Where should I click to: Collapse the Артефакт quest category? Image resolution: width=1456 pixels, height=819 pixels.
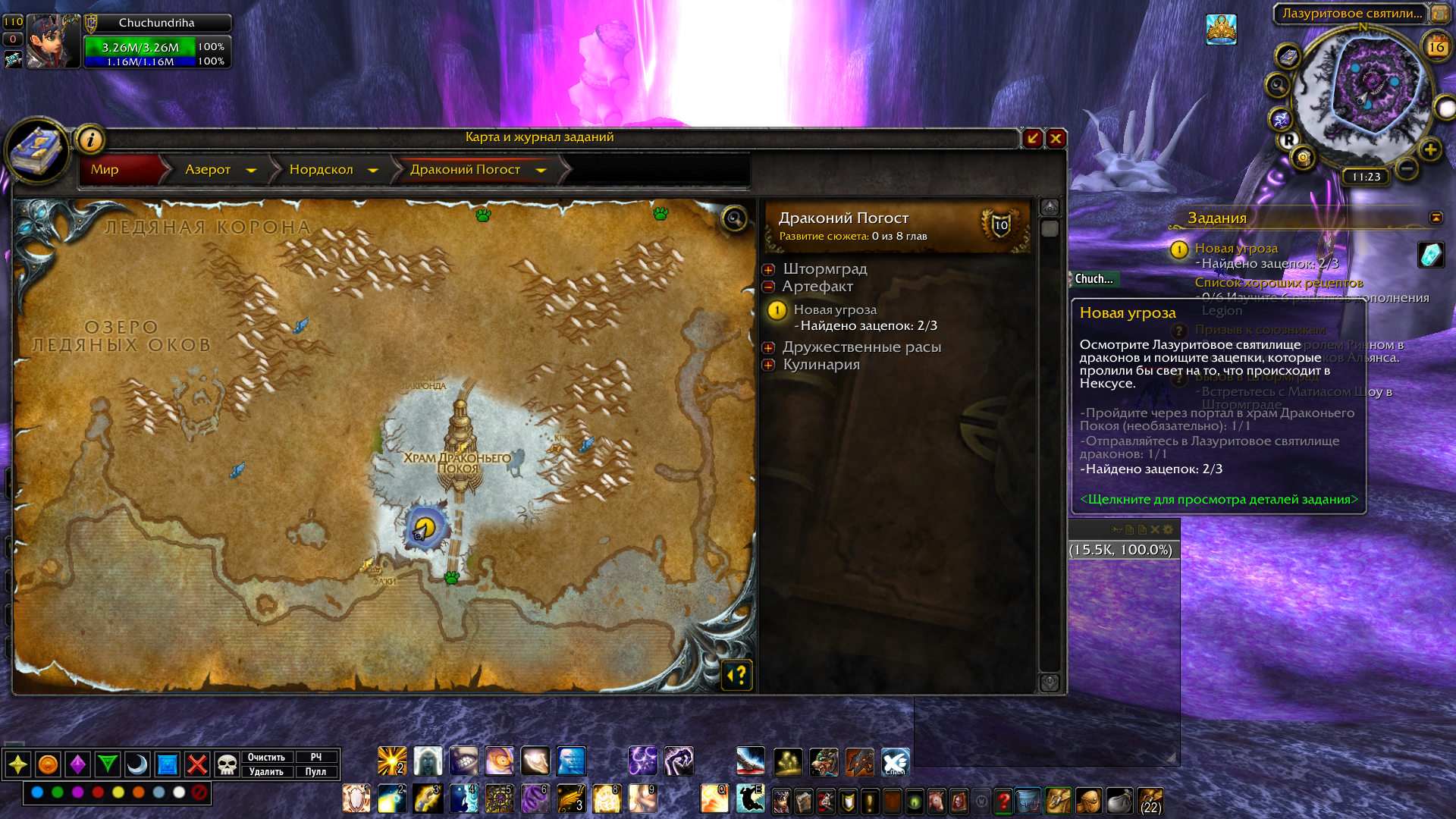pos(769,287)
